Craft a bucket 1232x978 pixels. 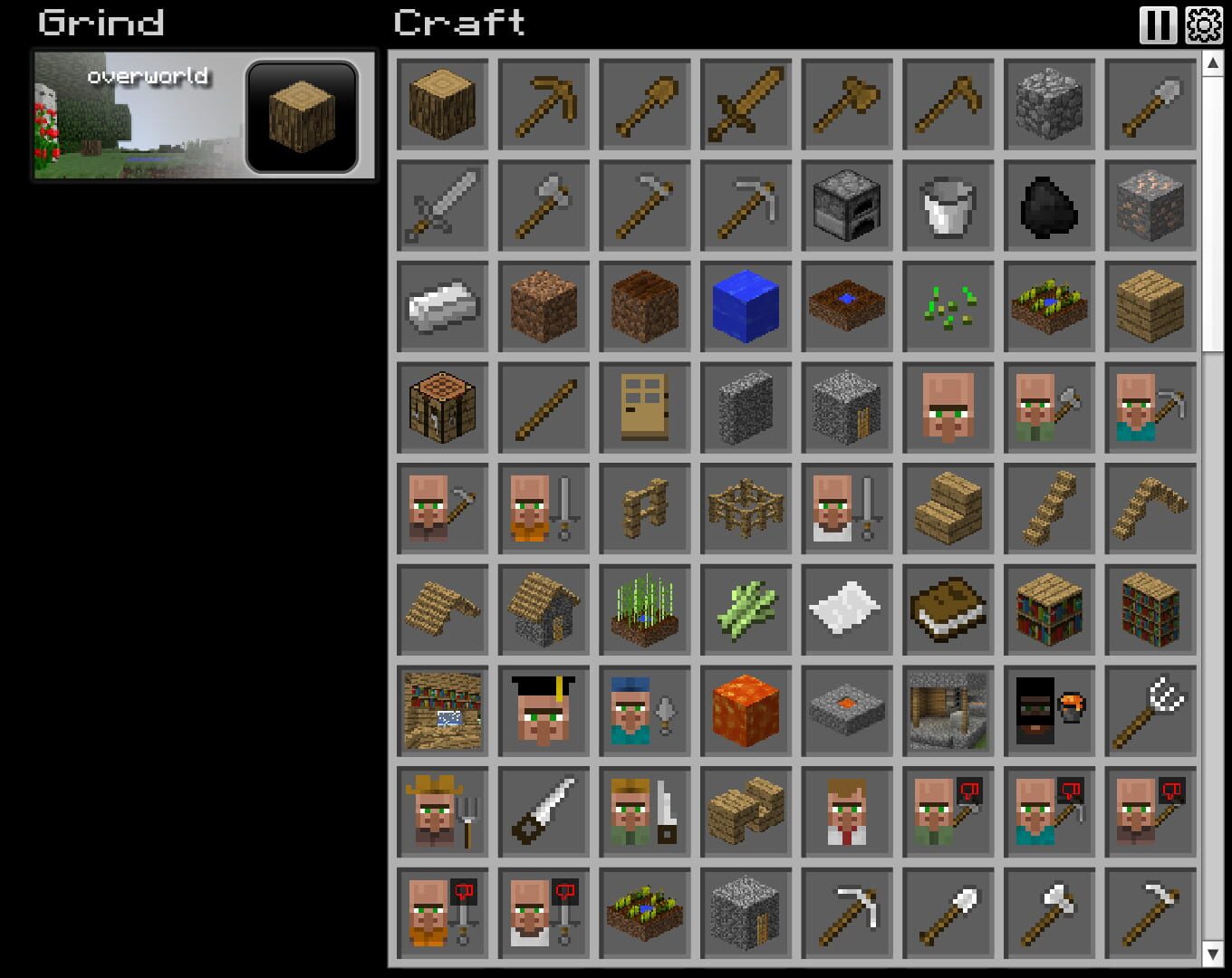pyautogui.click(x=948, y=206)
